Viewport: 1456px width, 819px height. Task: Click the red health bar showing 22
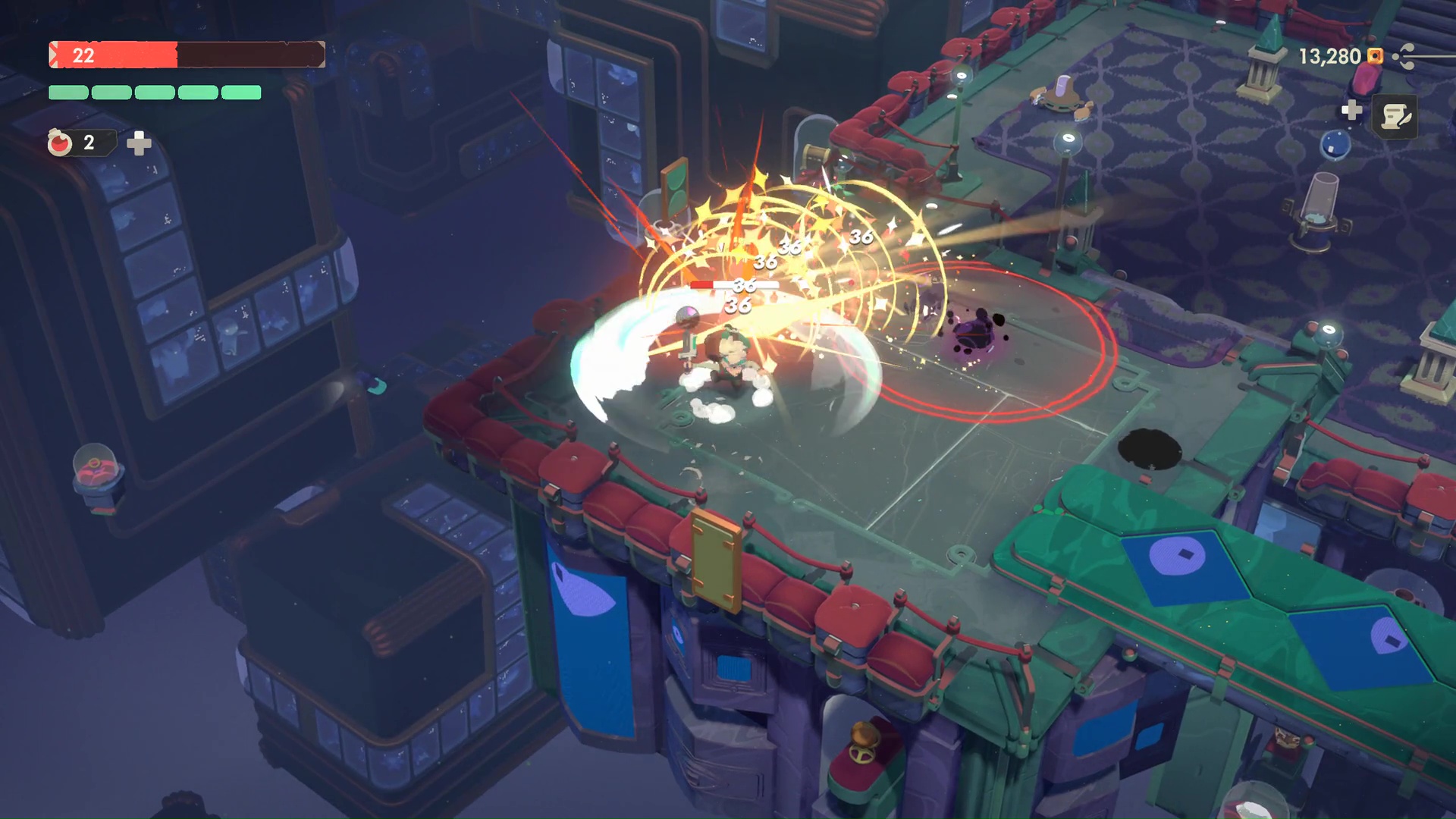114,55
